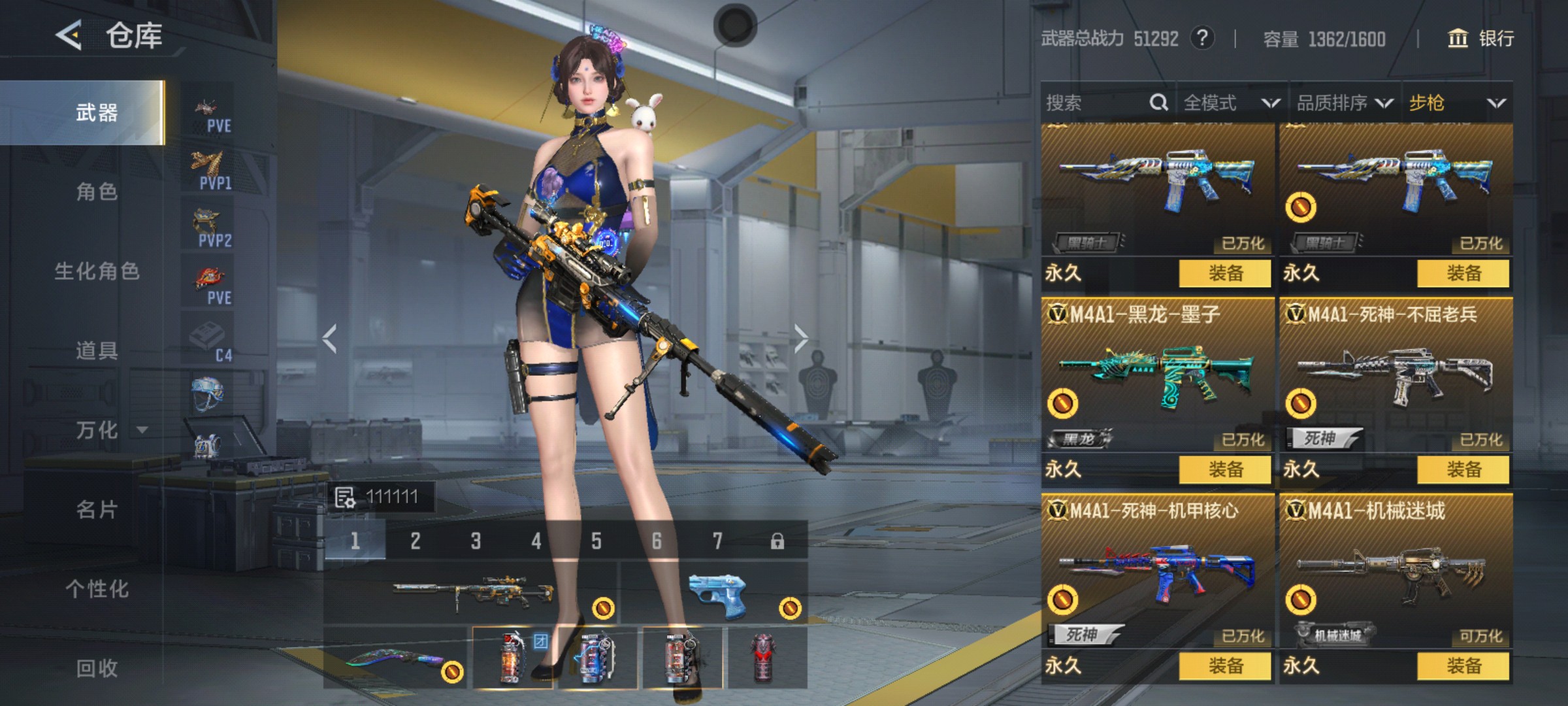This screenshot has width=1568, height=706.
Task: Open the 名片 name card tab
Action: pyautogui.click(x=97, y=509)
